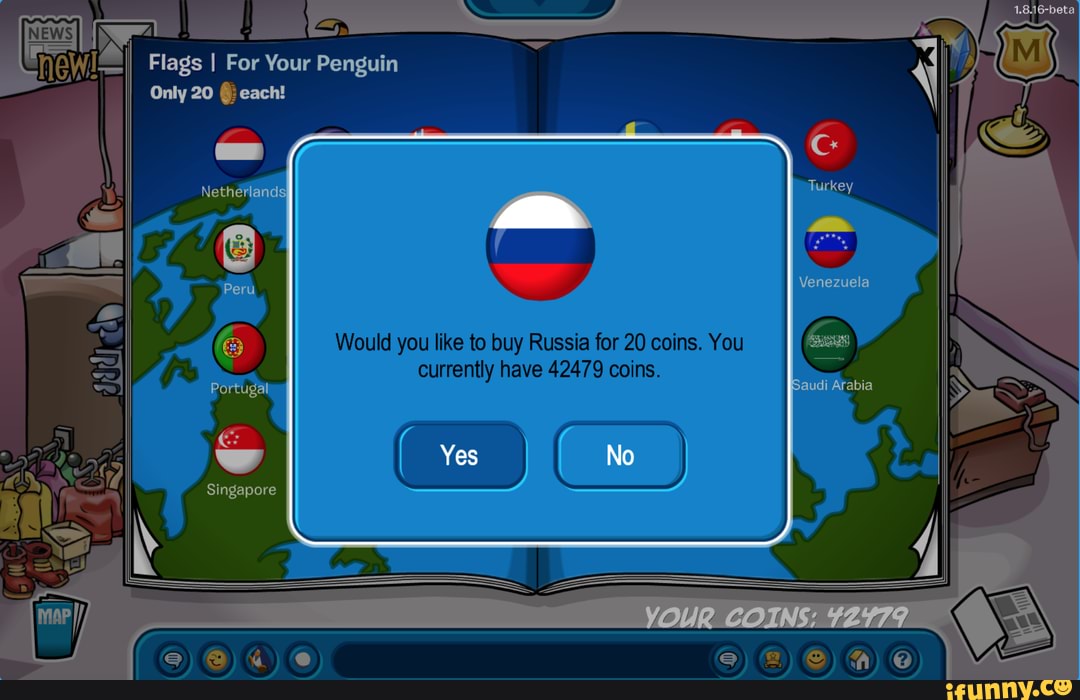Viewport: 1080px width, 700px height.
Task: Confirm the Russia flag purchase with Yes
Action: (x=460, y=456)
